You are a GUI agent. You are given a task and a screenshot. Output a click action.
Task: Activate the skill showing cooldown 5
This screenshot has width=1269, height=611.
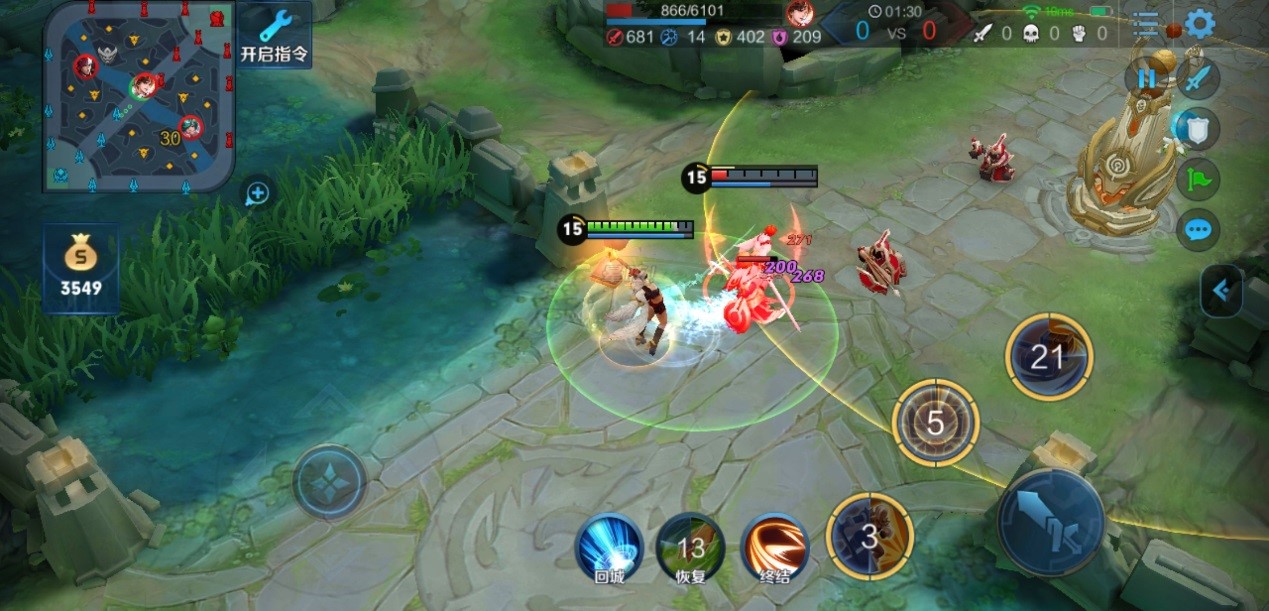click(934, 422)
